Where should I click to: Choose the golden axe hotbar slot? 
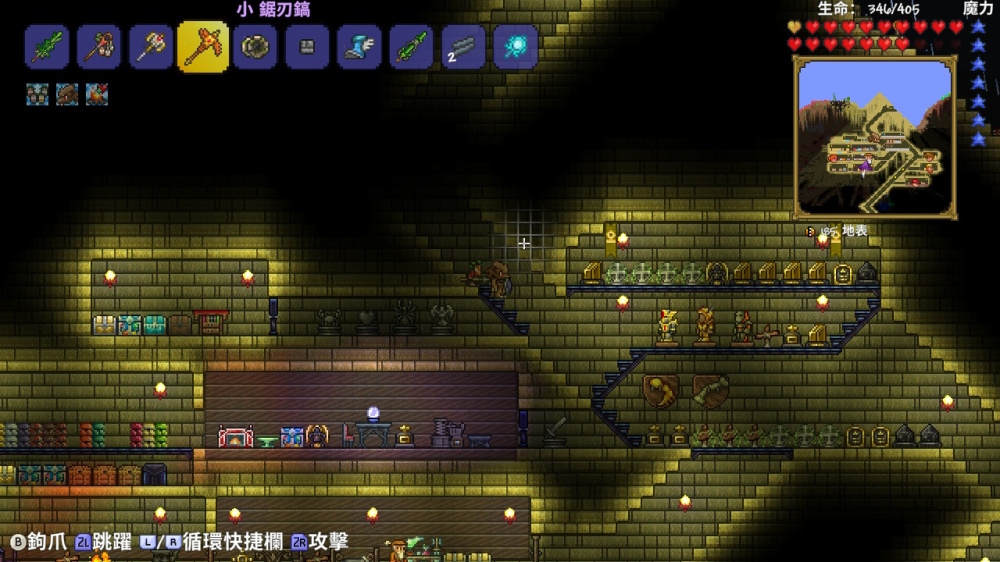pyautogui.click(x=151, y=47)
